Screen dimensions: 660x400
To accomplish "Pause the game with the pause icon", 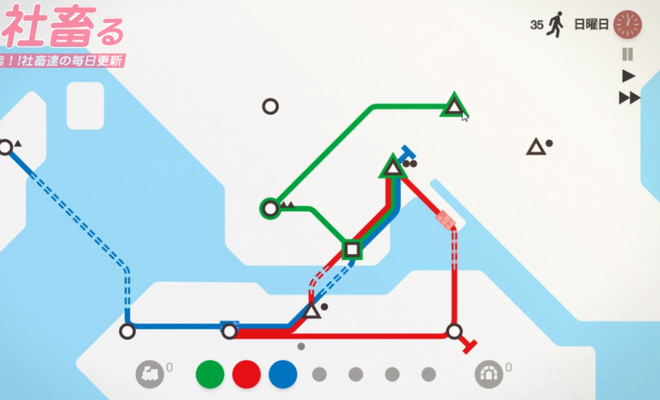I will coord(628,54).
